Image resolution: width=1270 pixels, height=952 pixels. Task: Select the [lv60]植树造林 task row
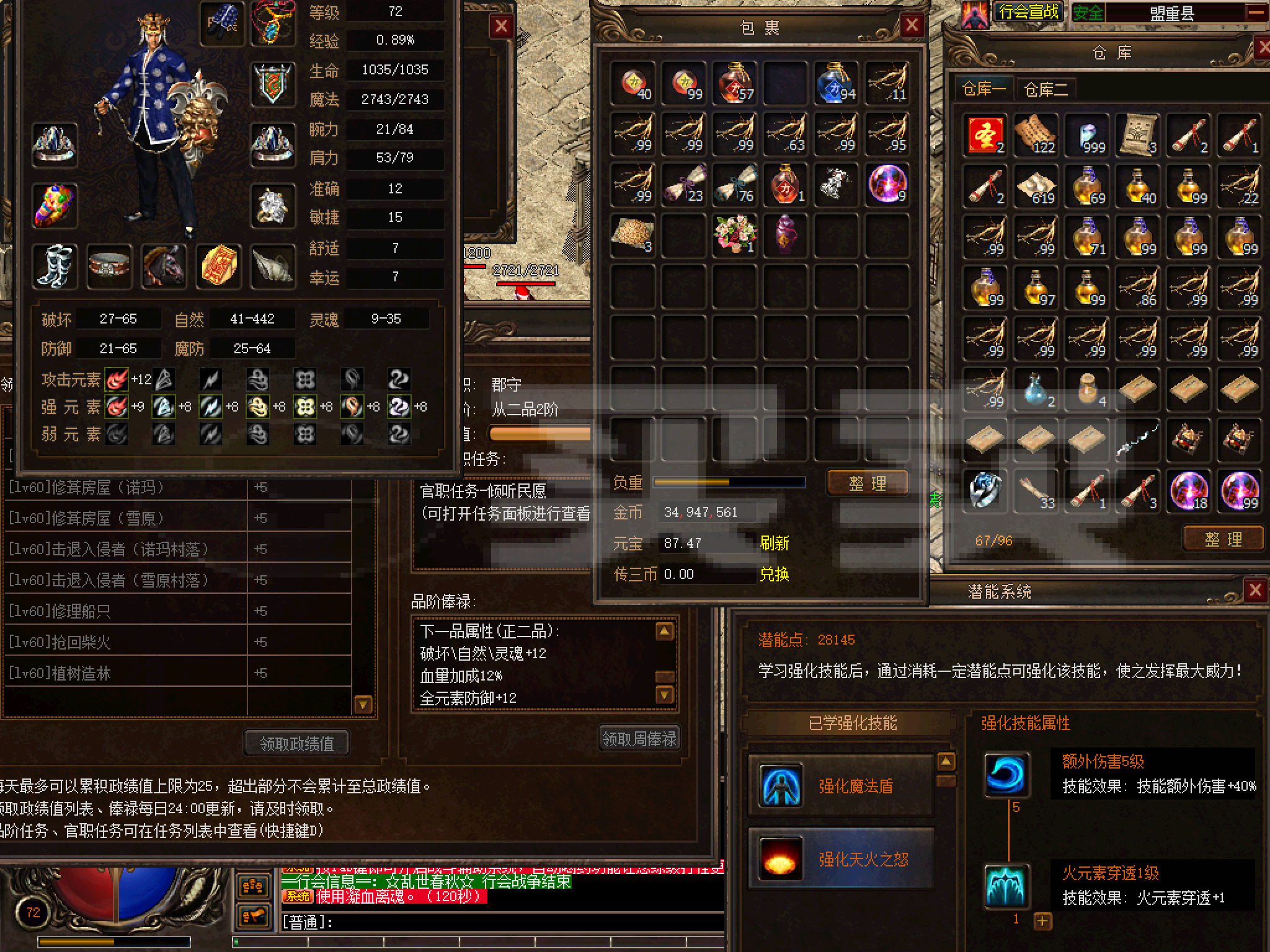coord(124,673)
